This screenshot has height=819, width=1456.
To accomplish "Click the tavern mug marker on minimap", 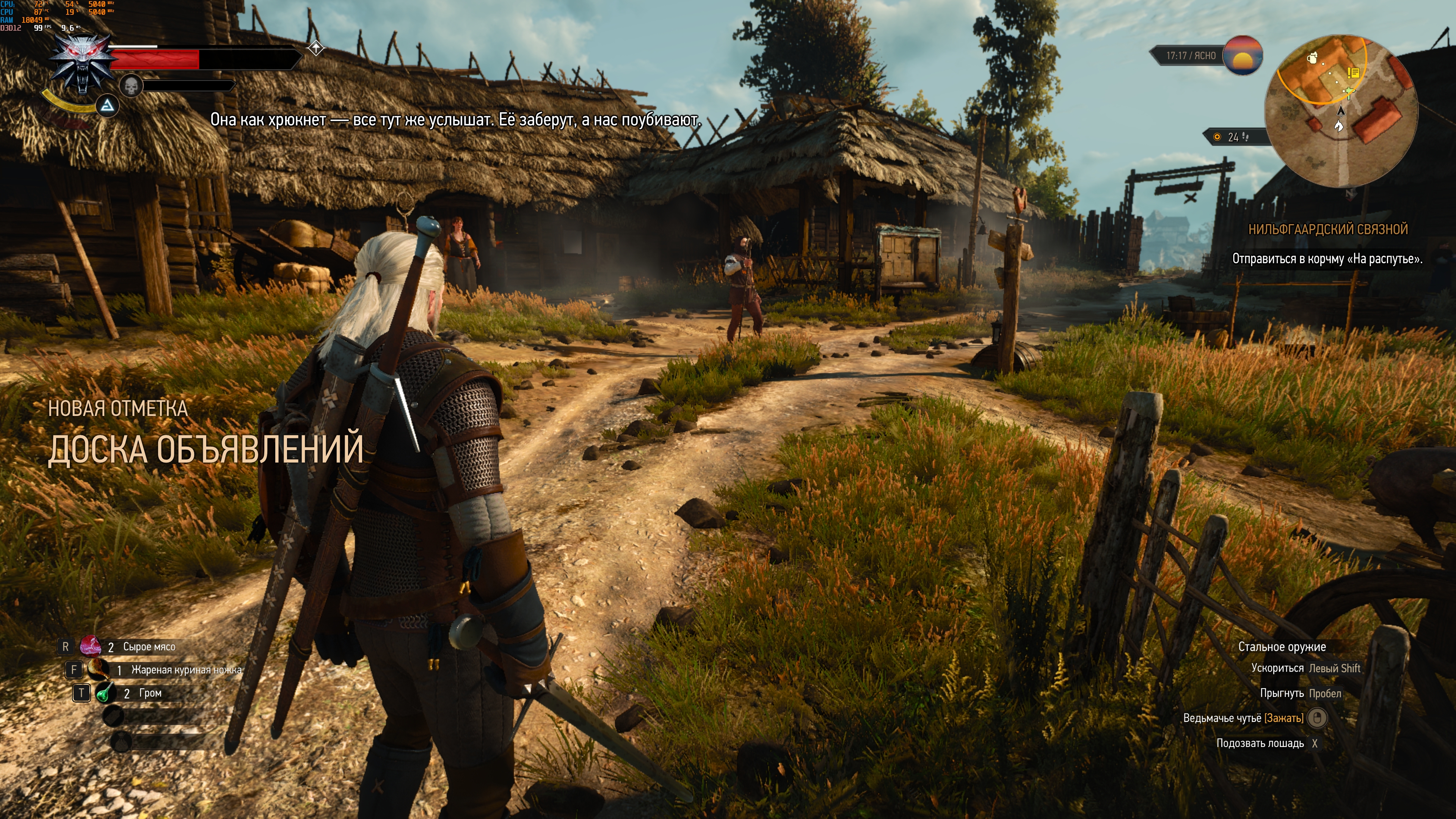I will (1312, 57).
